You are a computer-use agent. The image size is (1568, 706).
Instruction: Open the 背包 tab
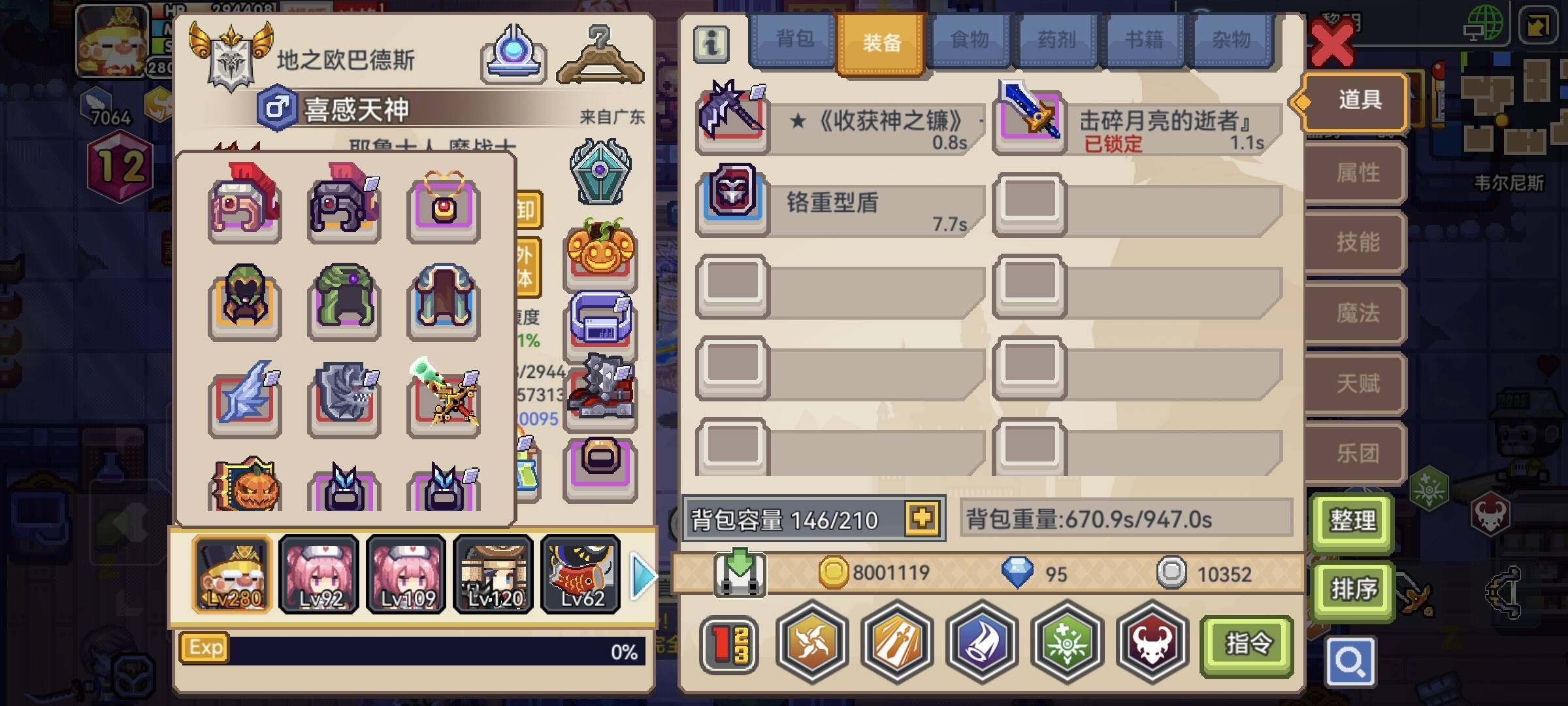click(792, 41)
